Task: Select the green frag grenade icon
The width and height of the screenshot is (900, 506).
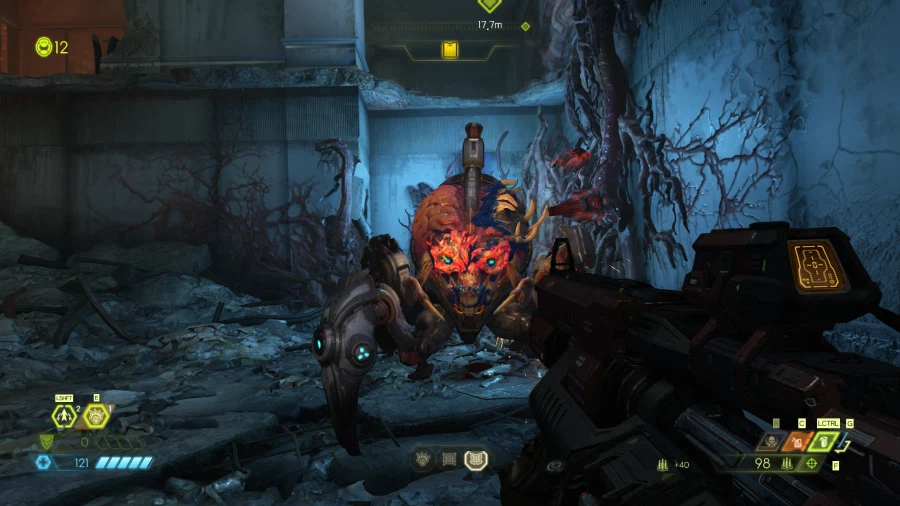Action: point(824,441)
